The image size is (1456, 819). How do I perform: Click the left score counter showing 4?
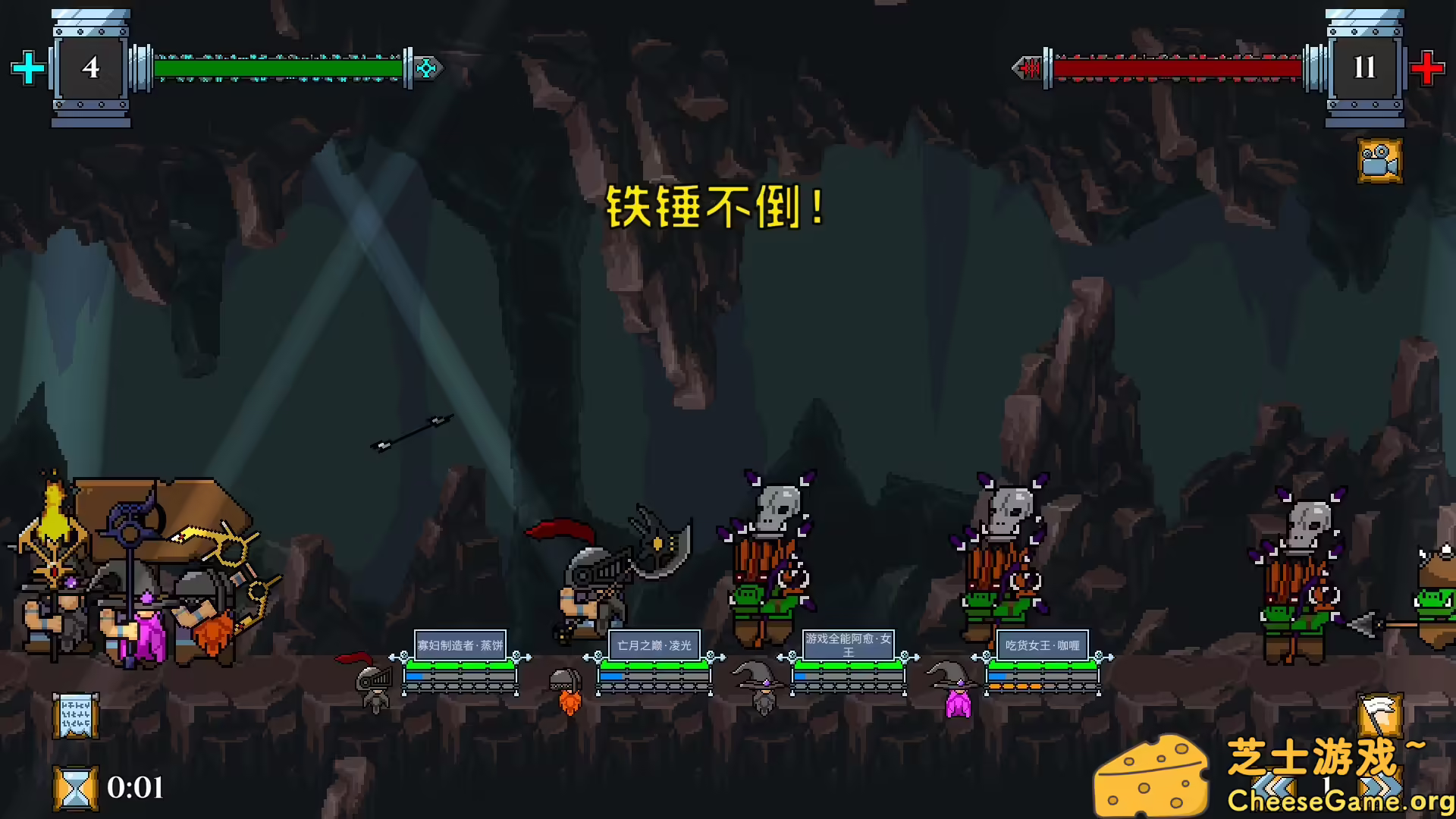tap(90, 67)
